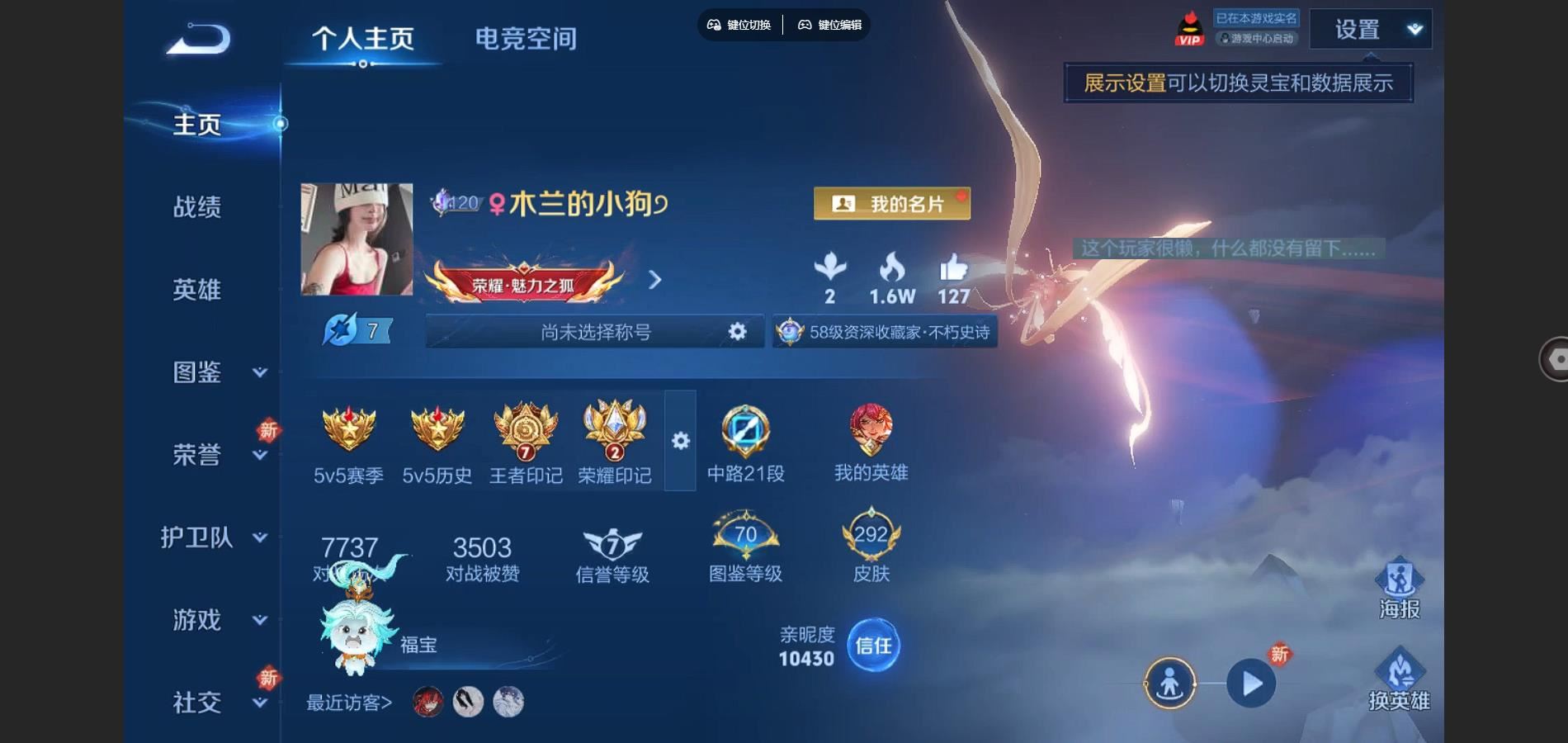Tap the 信任 intimacy button
Image resolution: width=1568 pixels, height=743 pixels.
coord(873,645)
